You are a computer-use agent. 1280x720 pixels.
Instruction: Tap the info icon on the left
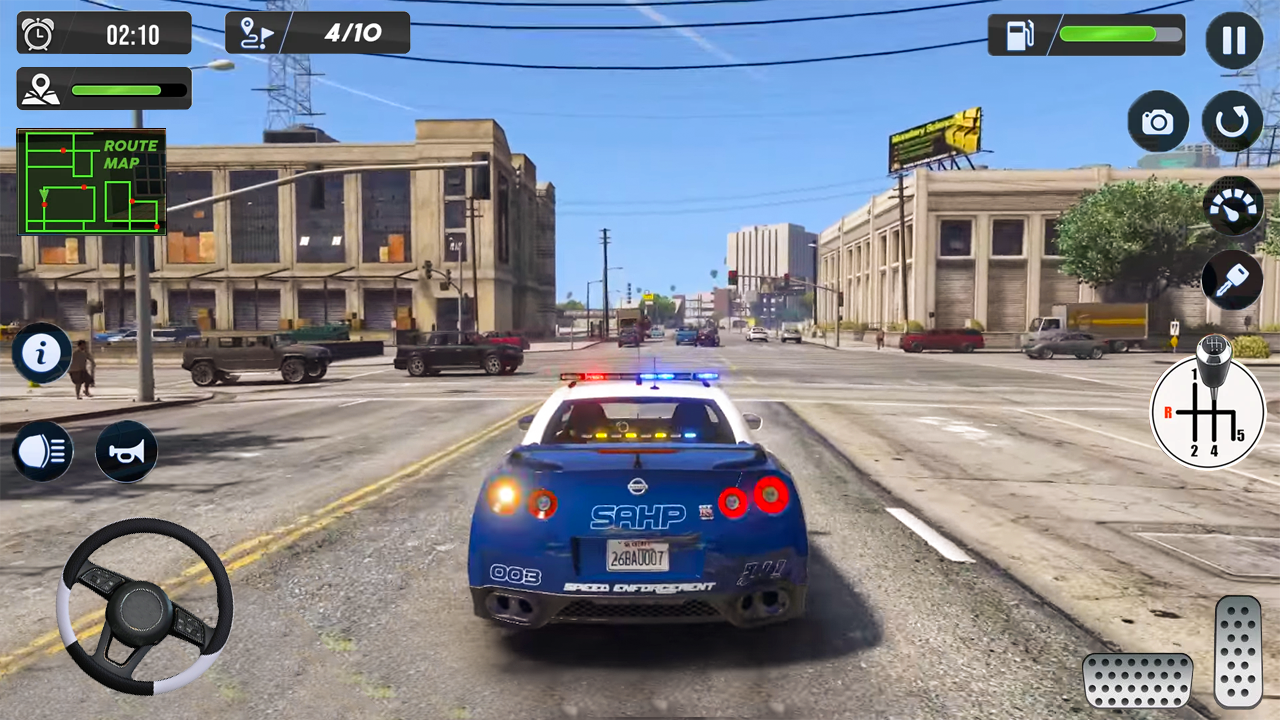(41, 354)
